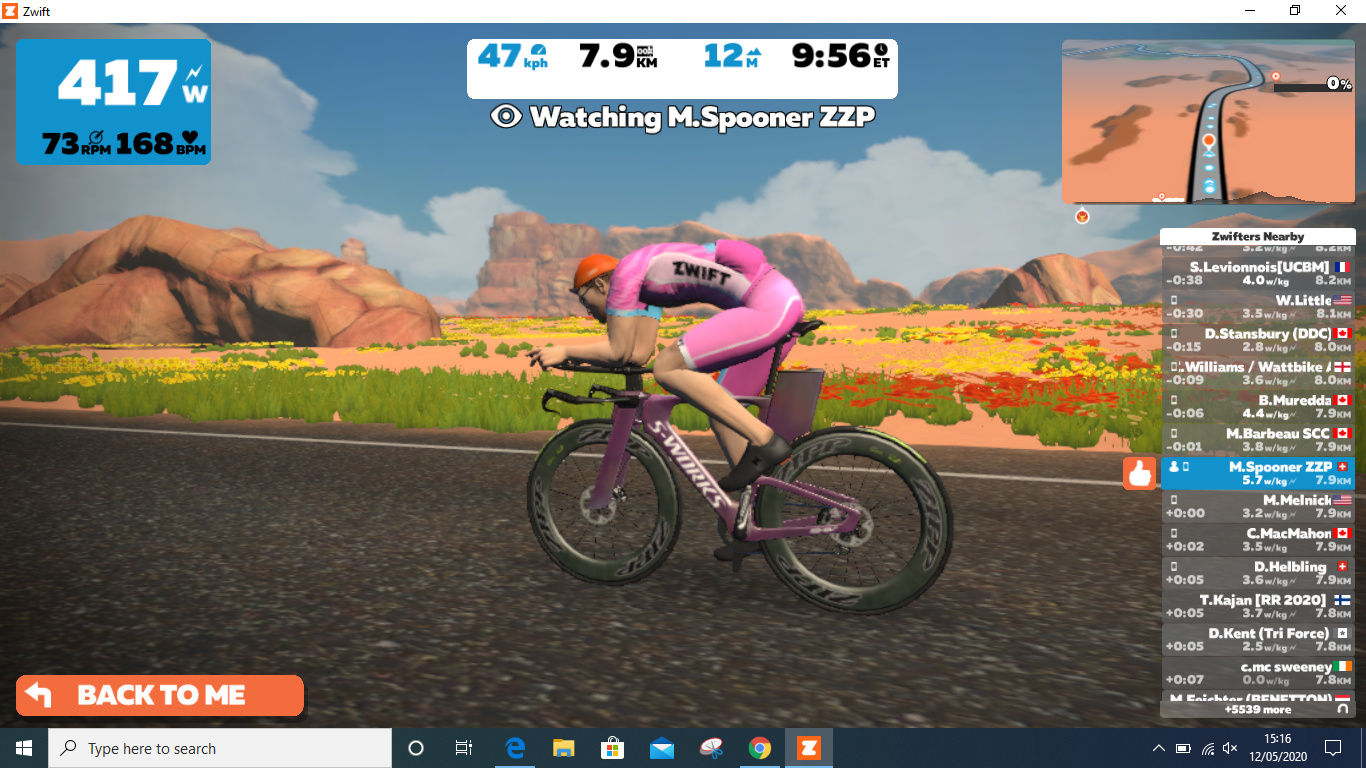Expand the +5539 more riders list
Screen dimensions: 1366x768
tap(1257, 710)
